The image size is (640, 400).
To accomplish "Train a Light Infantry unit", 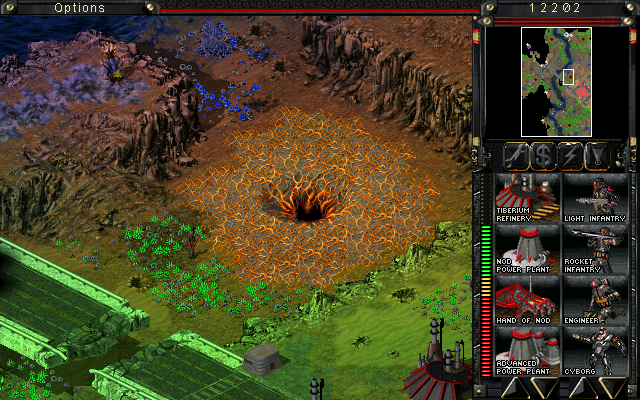I will coord(593,195).
